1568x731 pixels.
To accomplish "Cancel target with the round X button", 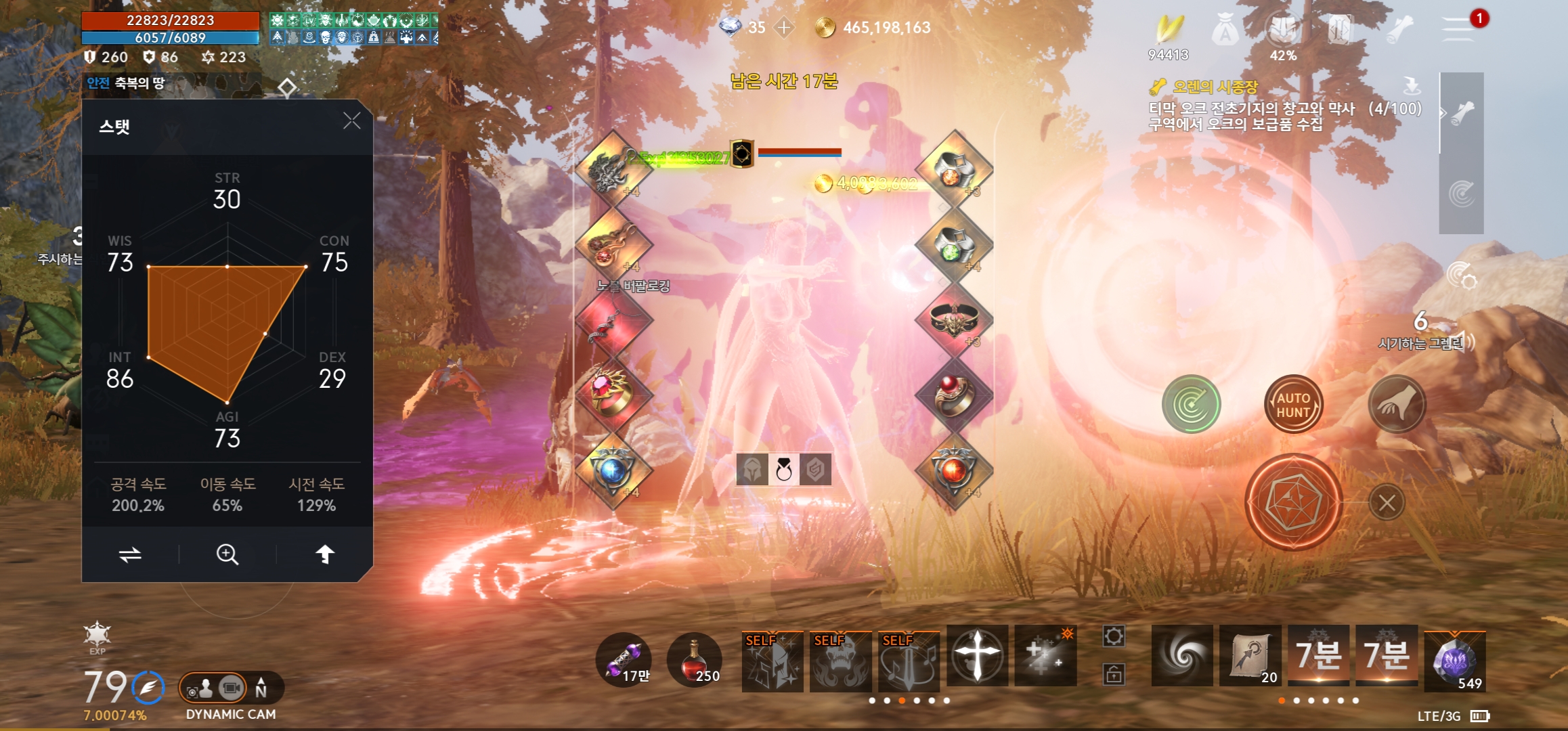I will coord(1387,503).
